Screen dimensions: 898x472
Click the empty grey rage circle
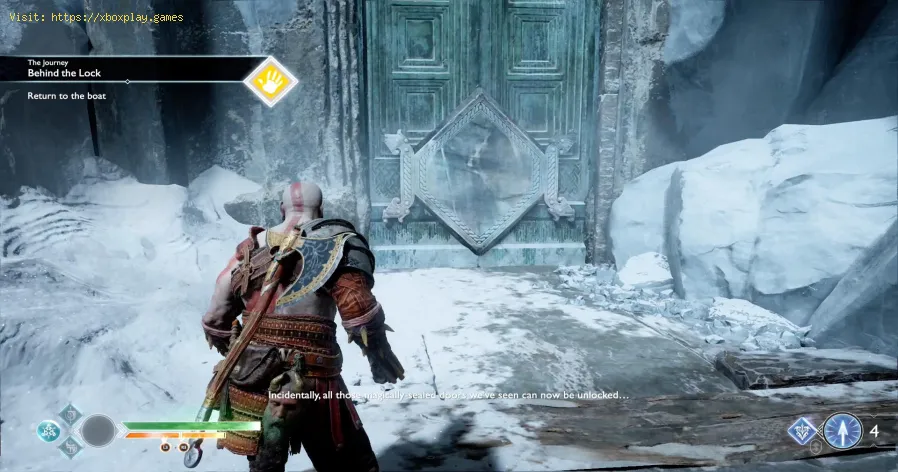99,431
